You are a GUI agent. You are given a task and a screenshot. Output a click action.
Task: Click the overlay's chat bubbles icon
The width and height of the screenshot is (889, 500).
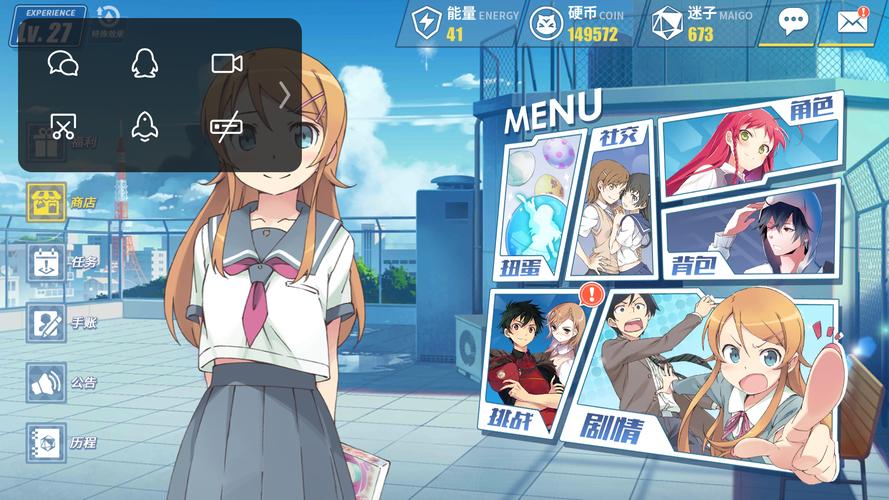coord(63,64)
